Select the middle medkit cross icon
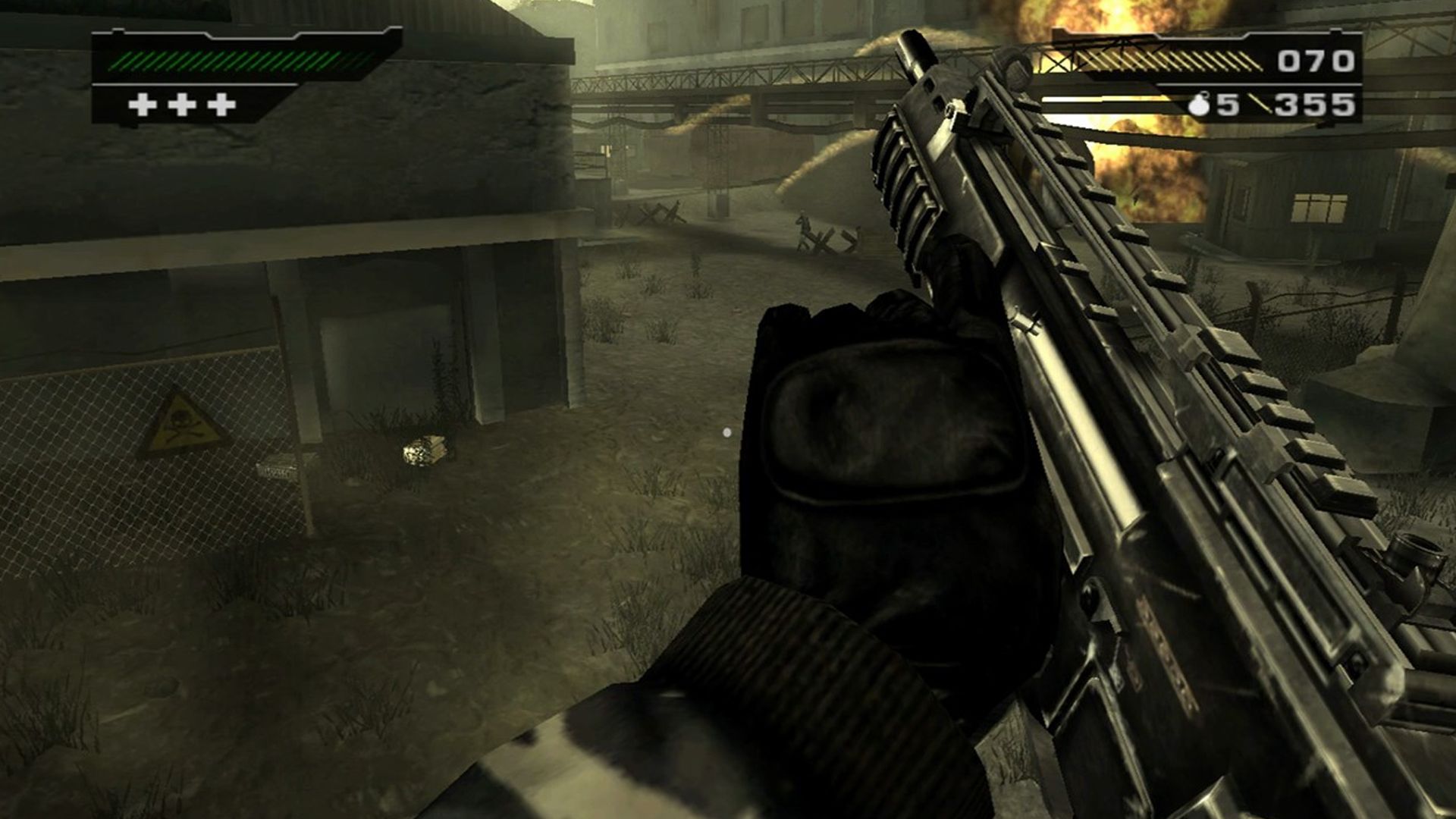1456x819 pixels. (180, 105)
